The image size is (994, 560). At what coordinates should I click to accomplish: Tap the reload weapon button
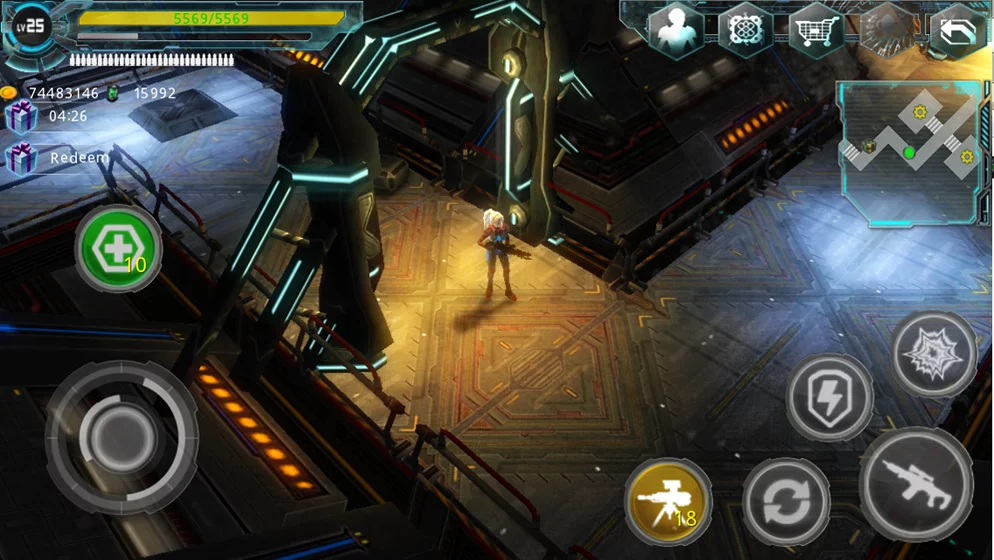[786, 502]
